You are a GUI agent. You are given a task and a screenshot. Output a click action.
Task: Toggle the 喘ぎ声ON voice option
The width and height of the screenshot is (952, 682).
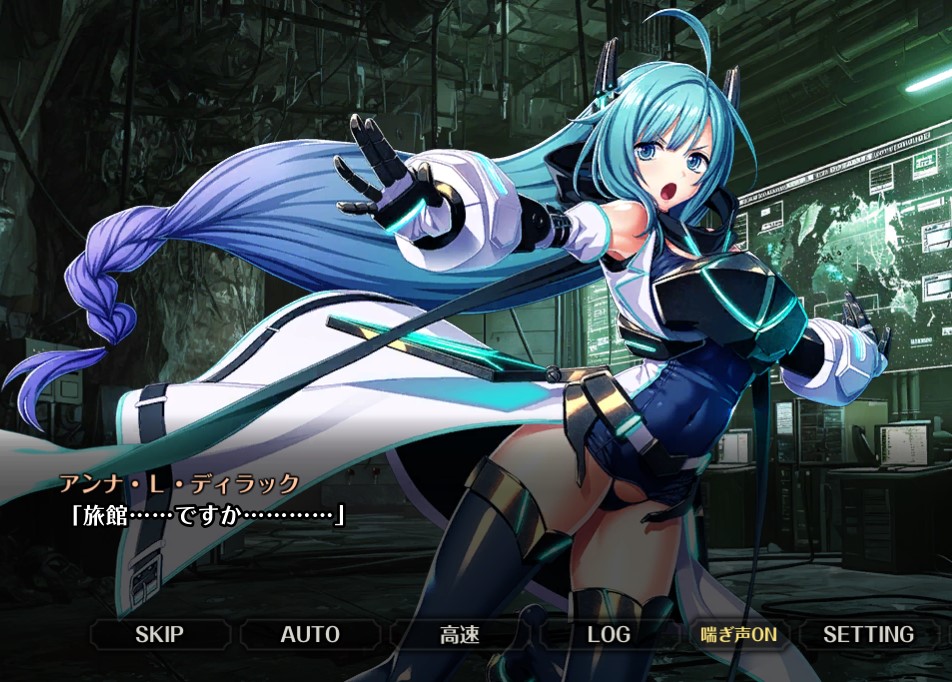(x=738, y=634)
